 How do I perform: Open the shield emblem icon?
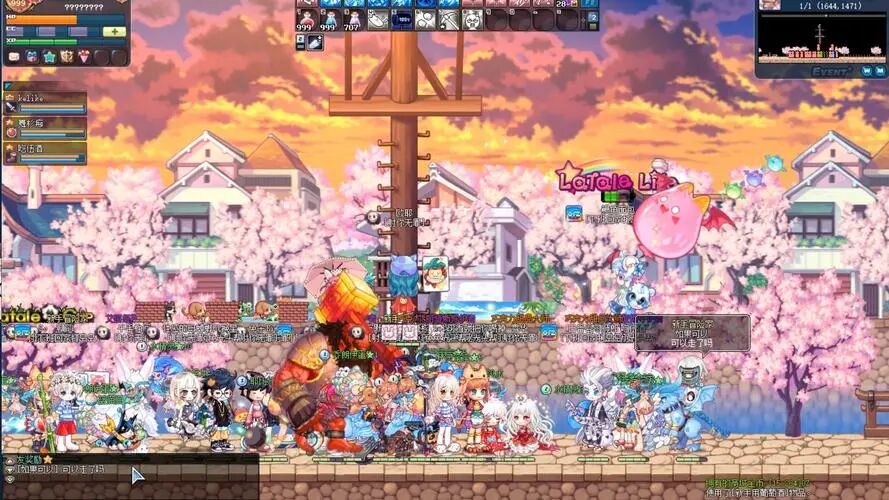coord(66,57)
